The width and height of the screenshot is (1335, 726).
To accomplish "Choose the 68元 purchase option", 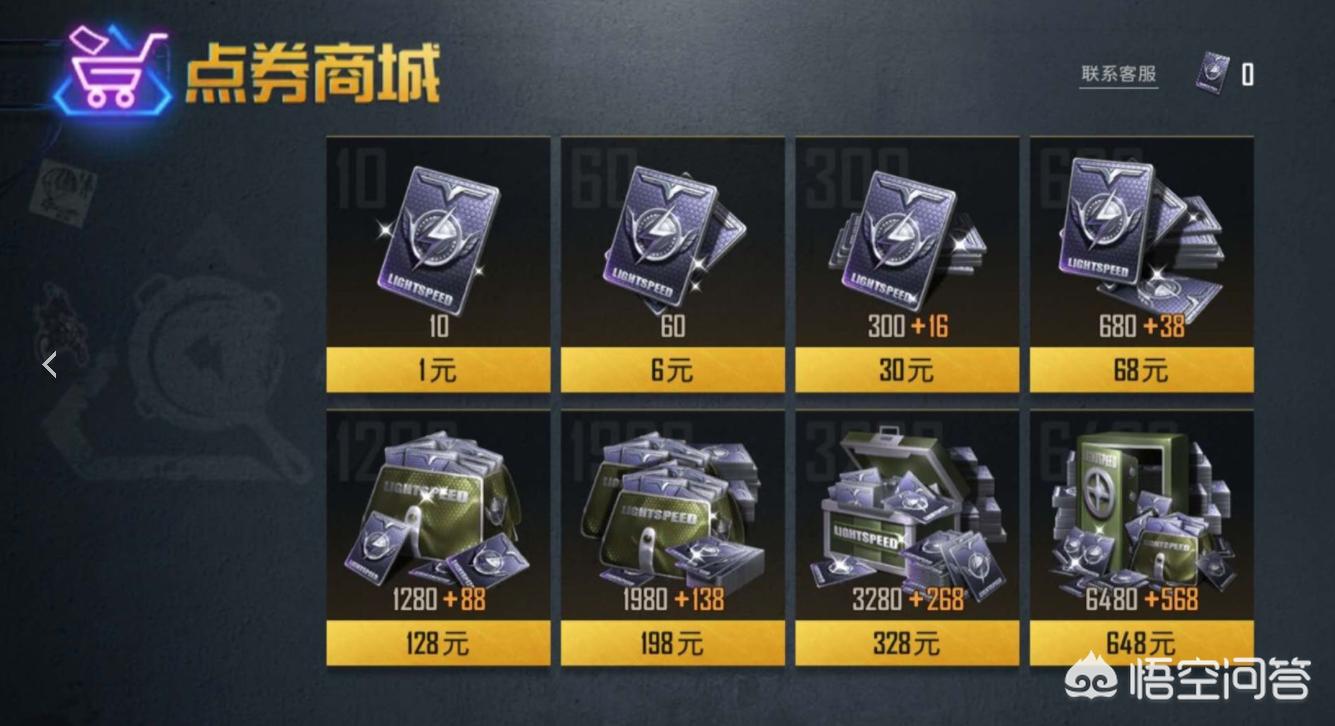I will click(x=1142, y=371).
